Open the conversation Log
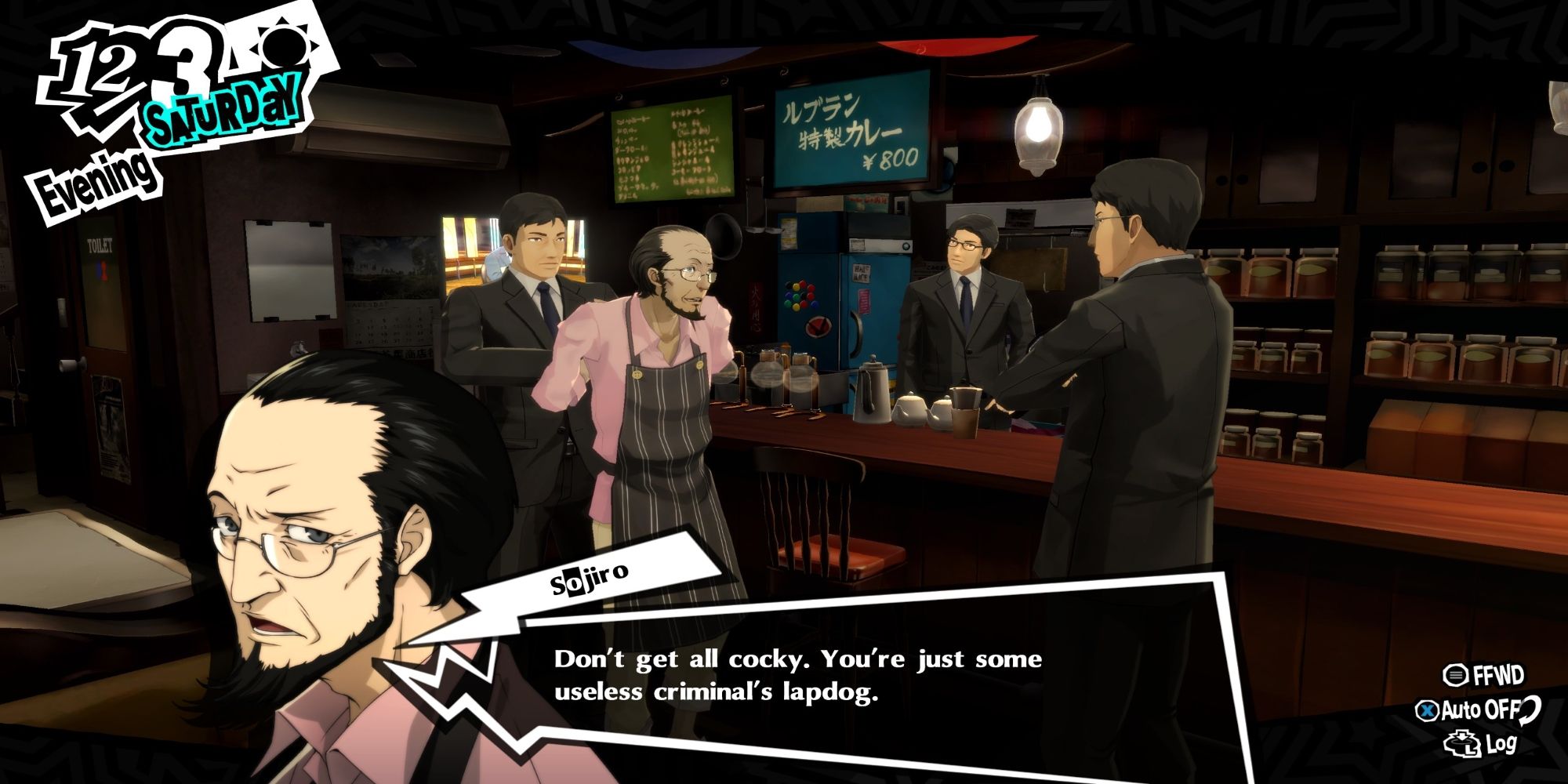Screen dimensions: 1568x784 [x=1482, y=745]
